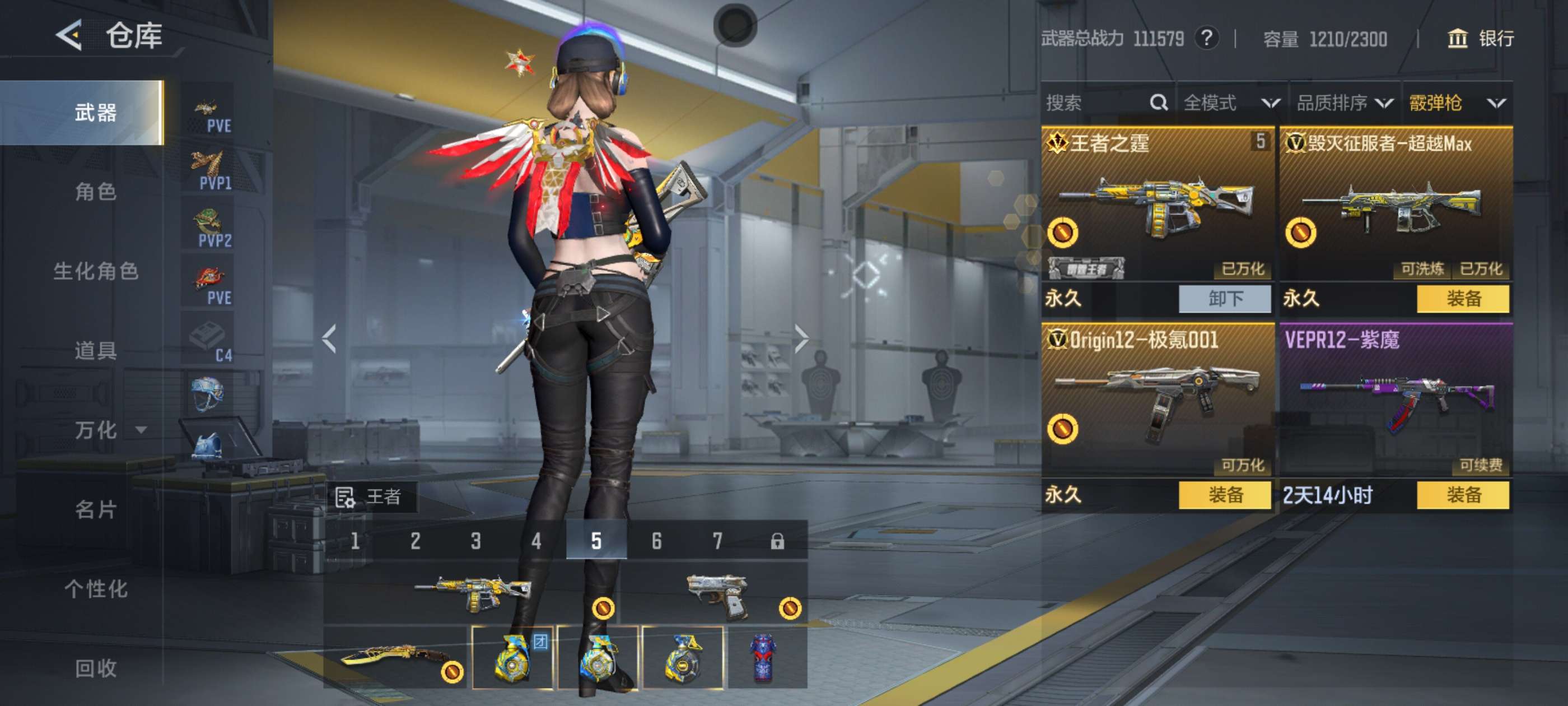The width and height of the screenshot is (1568, 706).
Task: Rotate to the next character with right arrow
Action: (801, 338)
